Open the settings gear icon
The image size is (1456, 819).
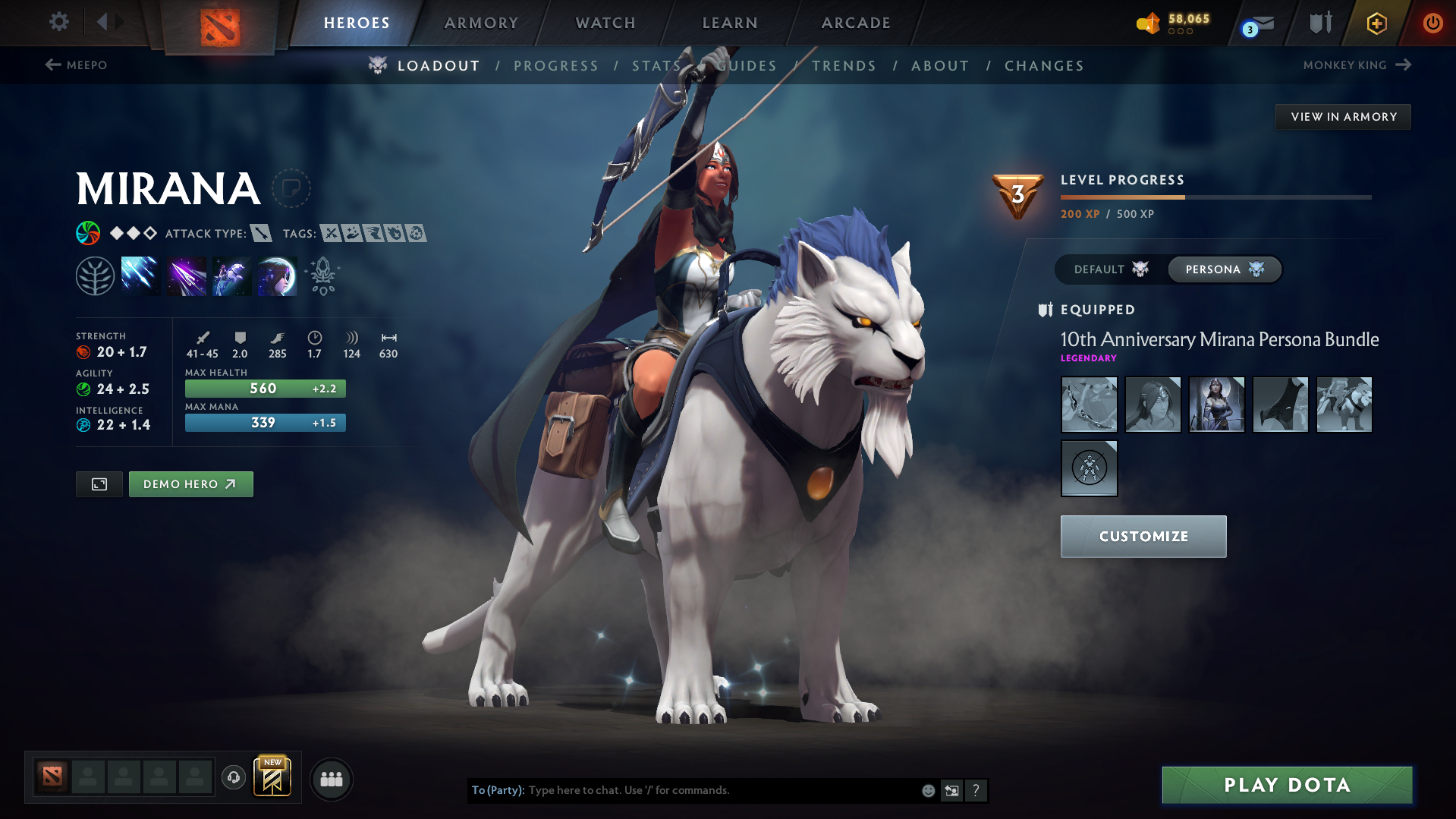(58, 22)
